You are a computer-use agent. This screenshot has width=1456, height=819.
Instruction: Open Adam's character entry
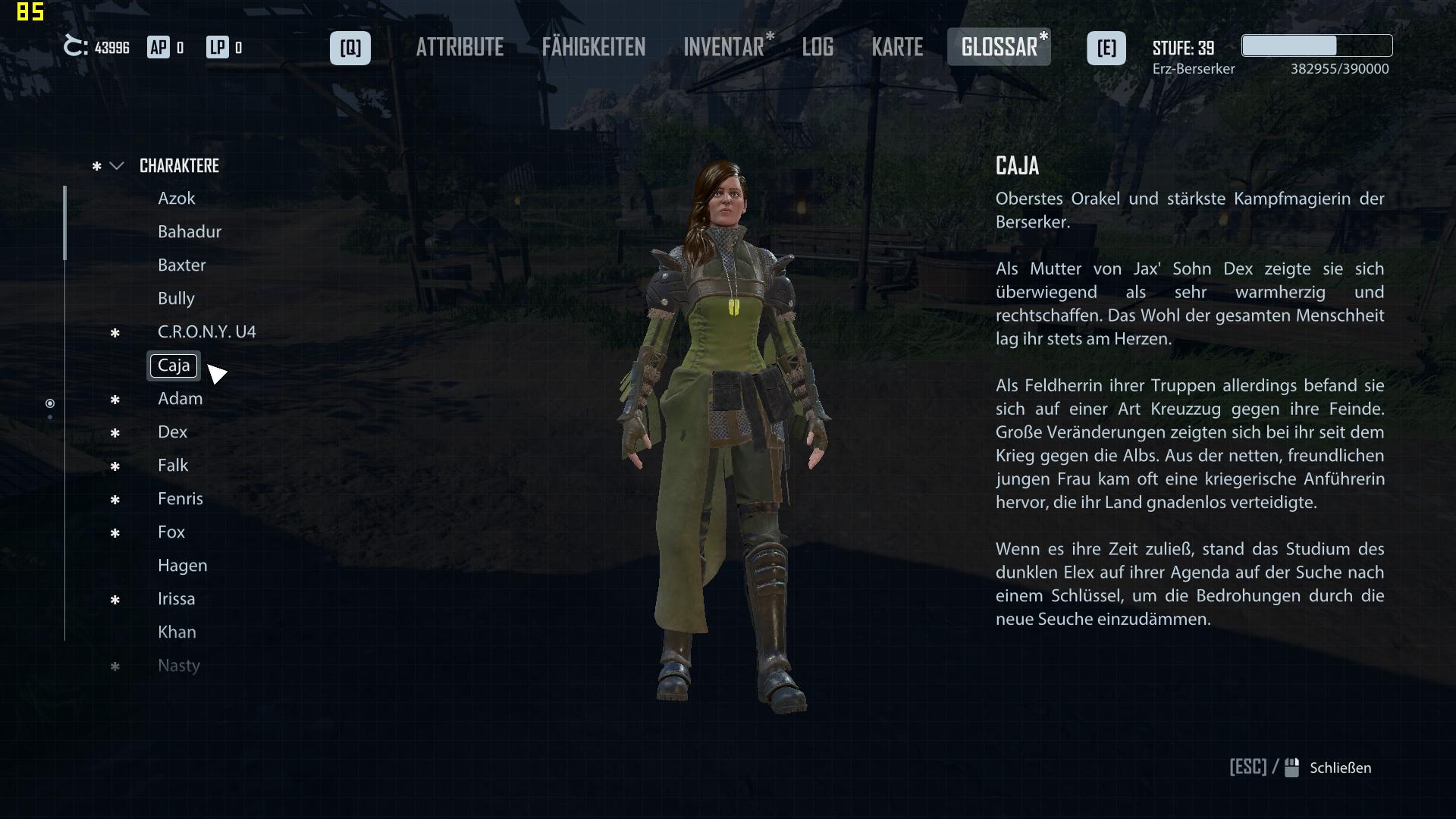tap(180, 399)
